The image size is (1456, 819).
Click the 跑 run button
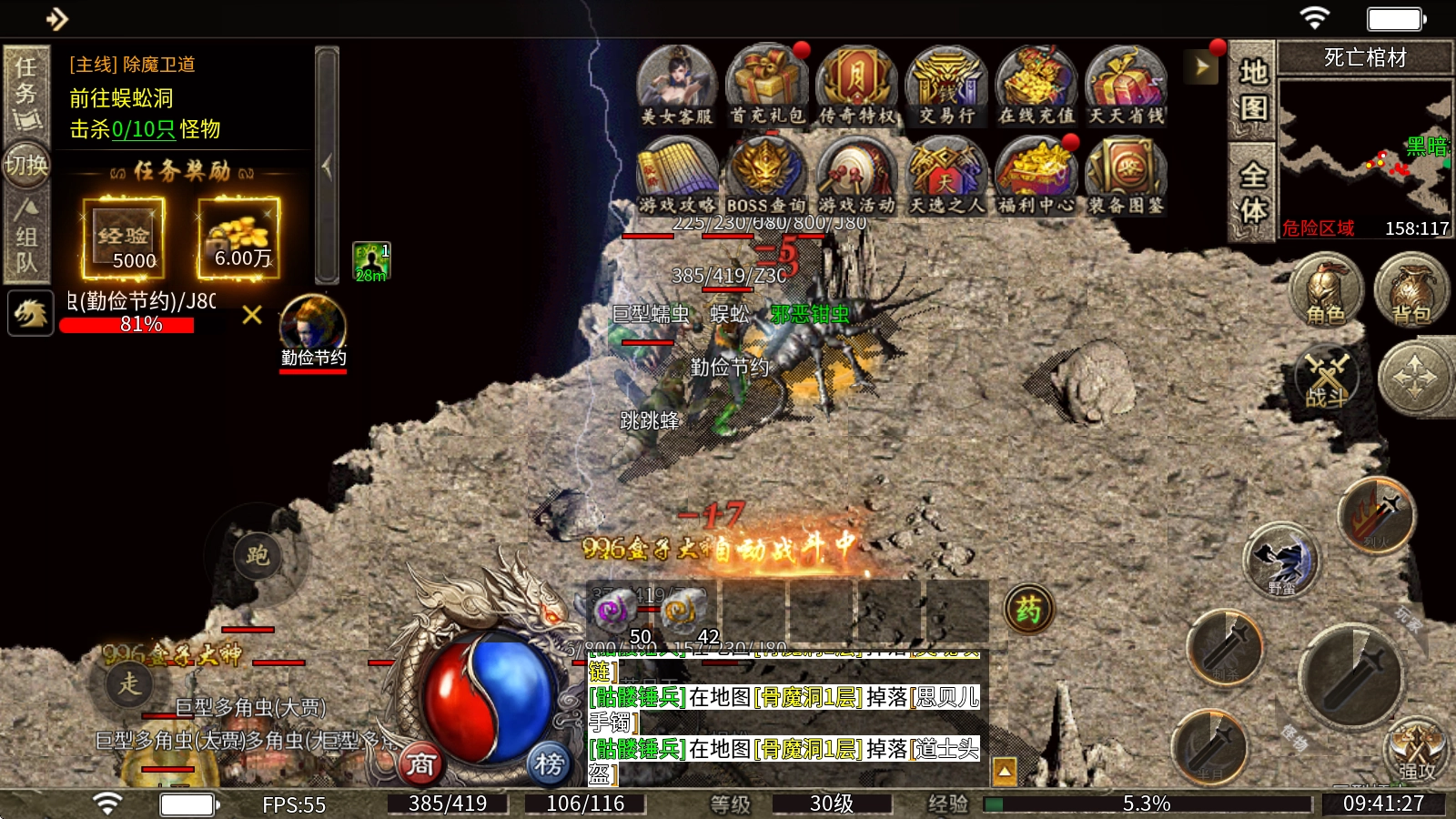point(258,554)
